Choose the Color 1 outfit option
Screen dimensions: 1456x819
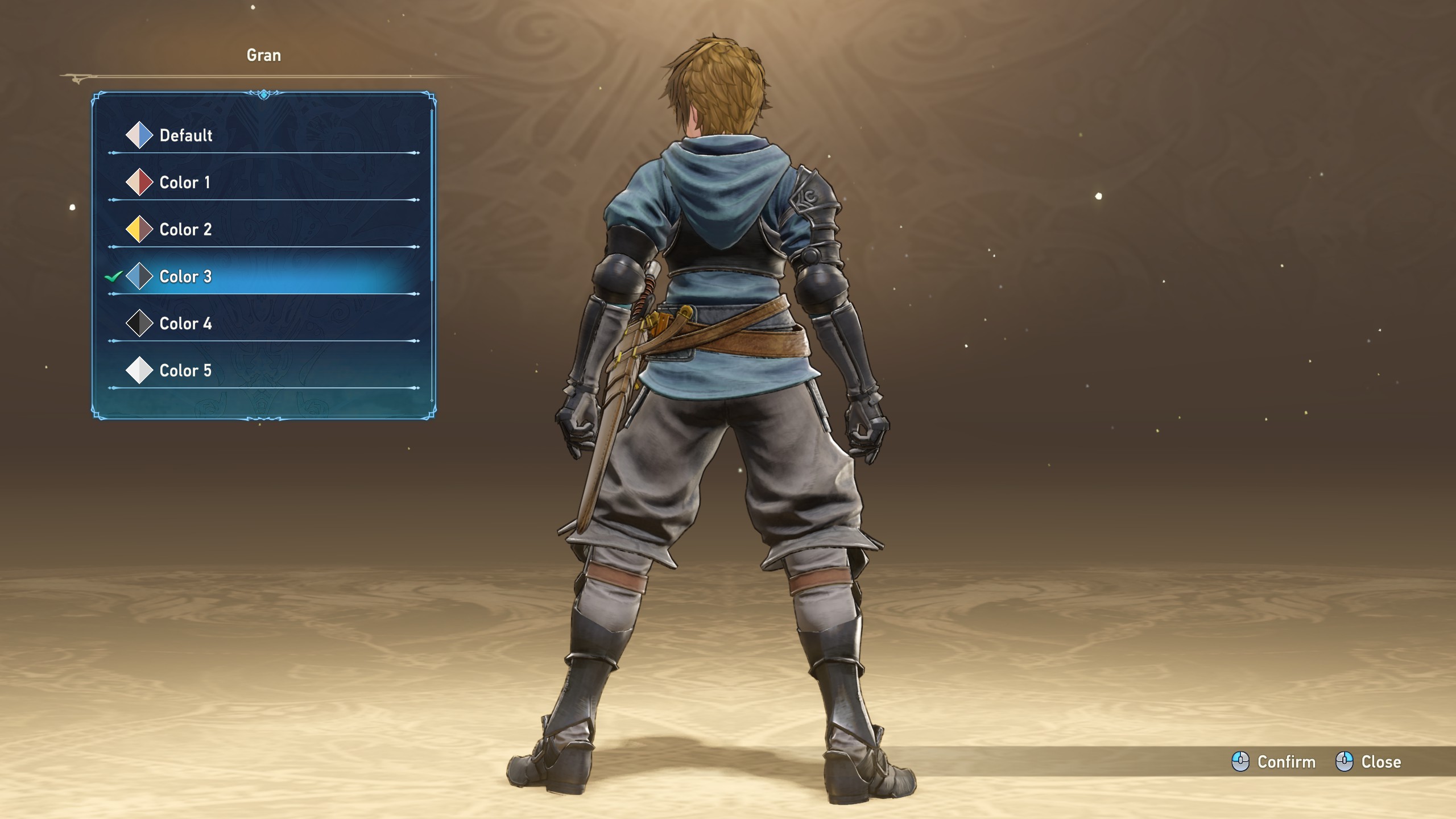point(184,183)
